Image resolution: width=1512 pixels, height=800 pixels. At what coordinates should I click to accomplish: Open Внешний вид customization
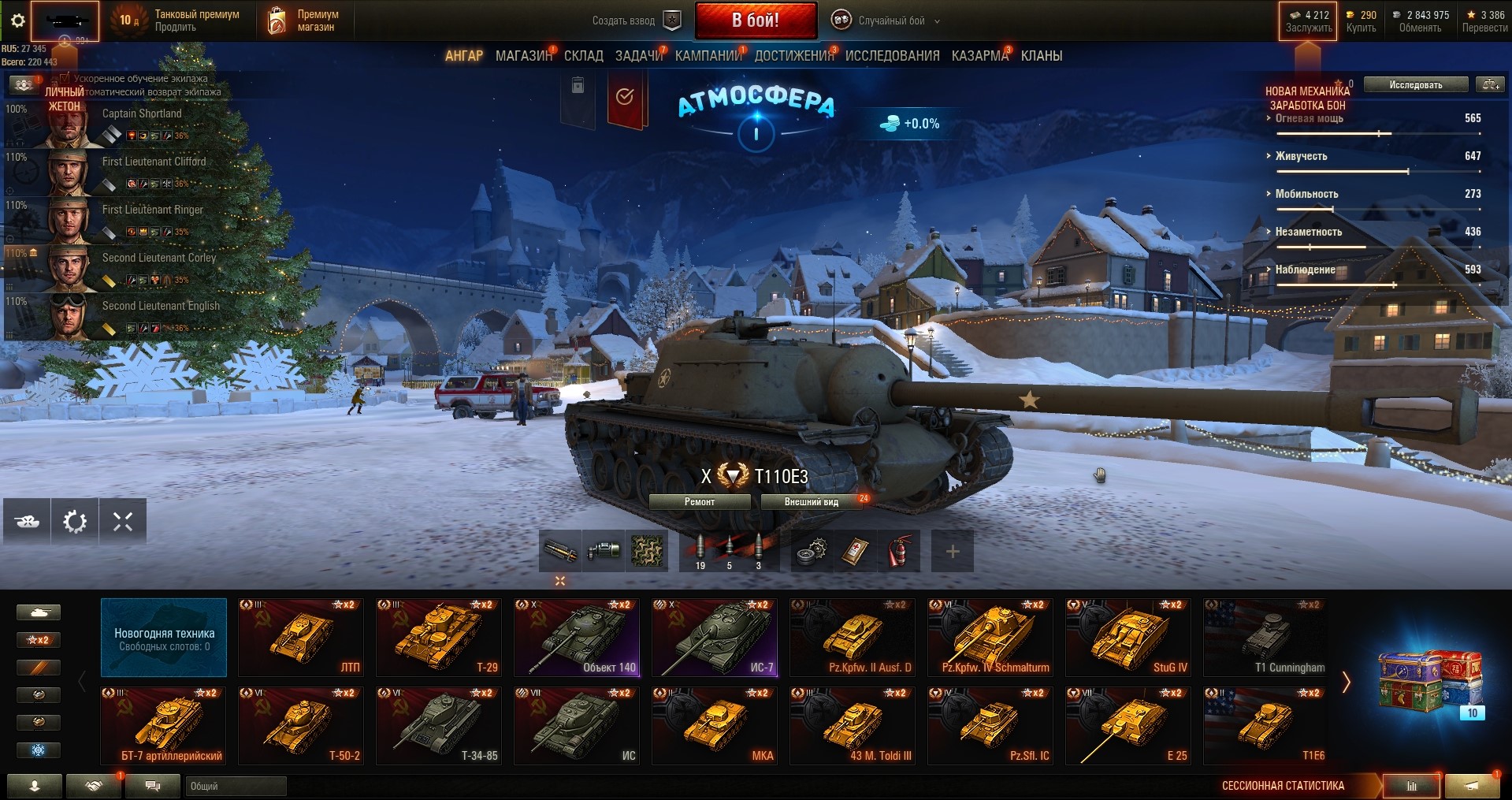[811, 502]
